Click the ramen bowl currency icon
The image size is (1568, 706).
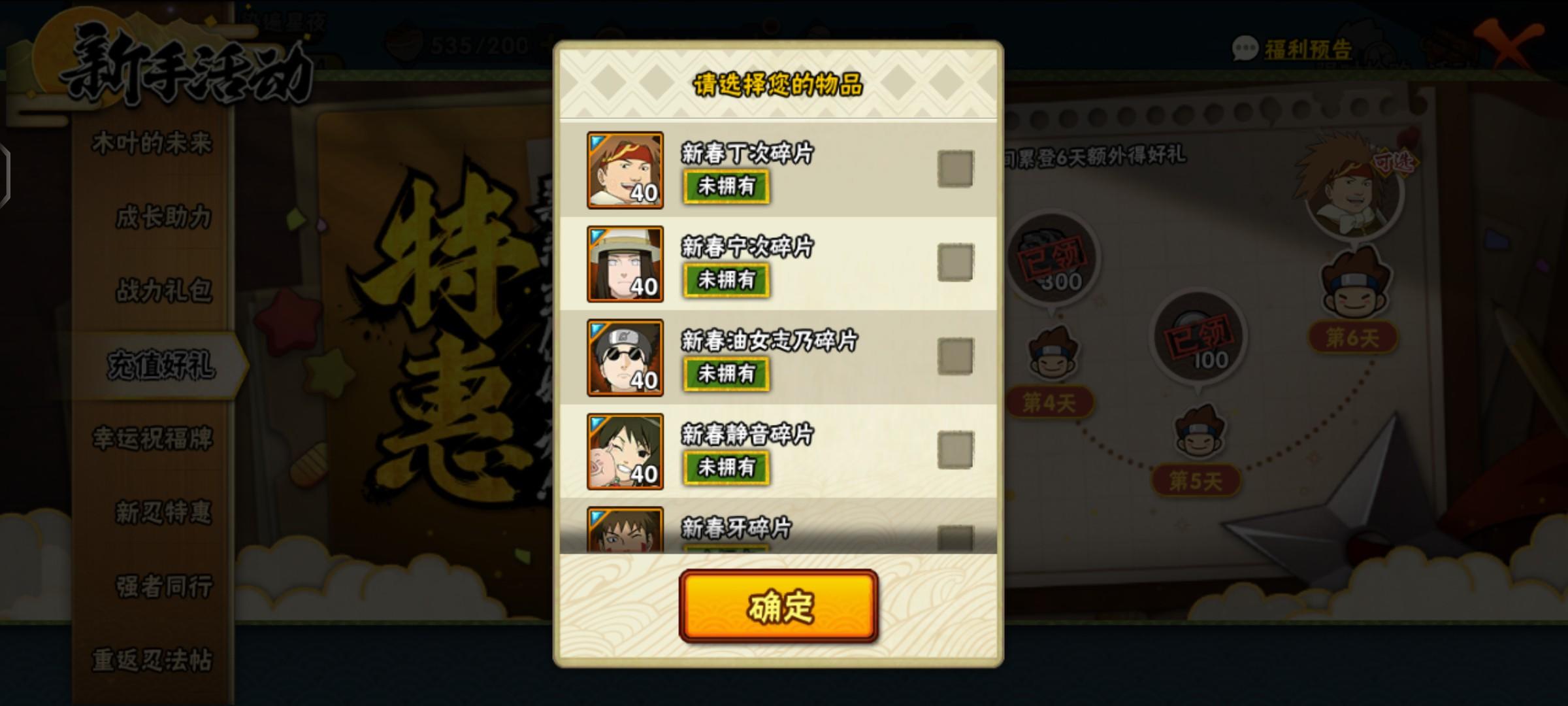point(405,44)
